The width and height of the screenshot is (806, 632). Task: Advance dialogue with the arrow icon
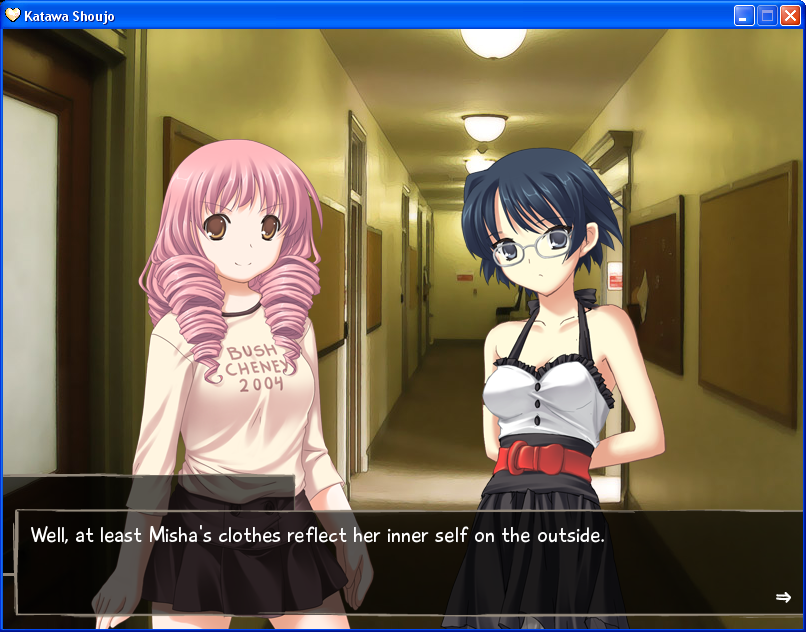pos(783,597)
